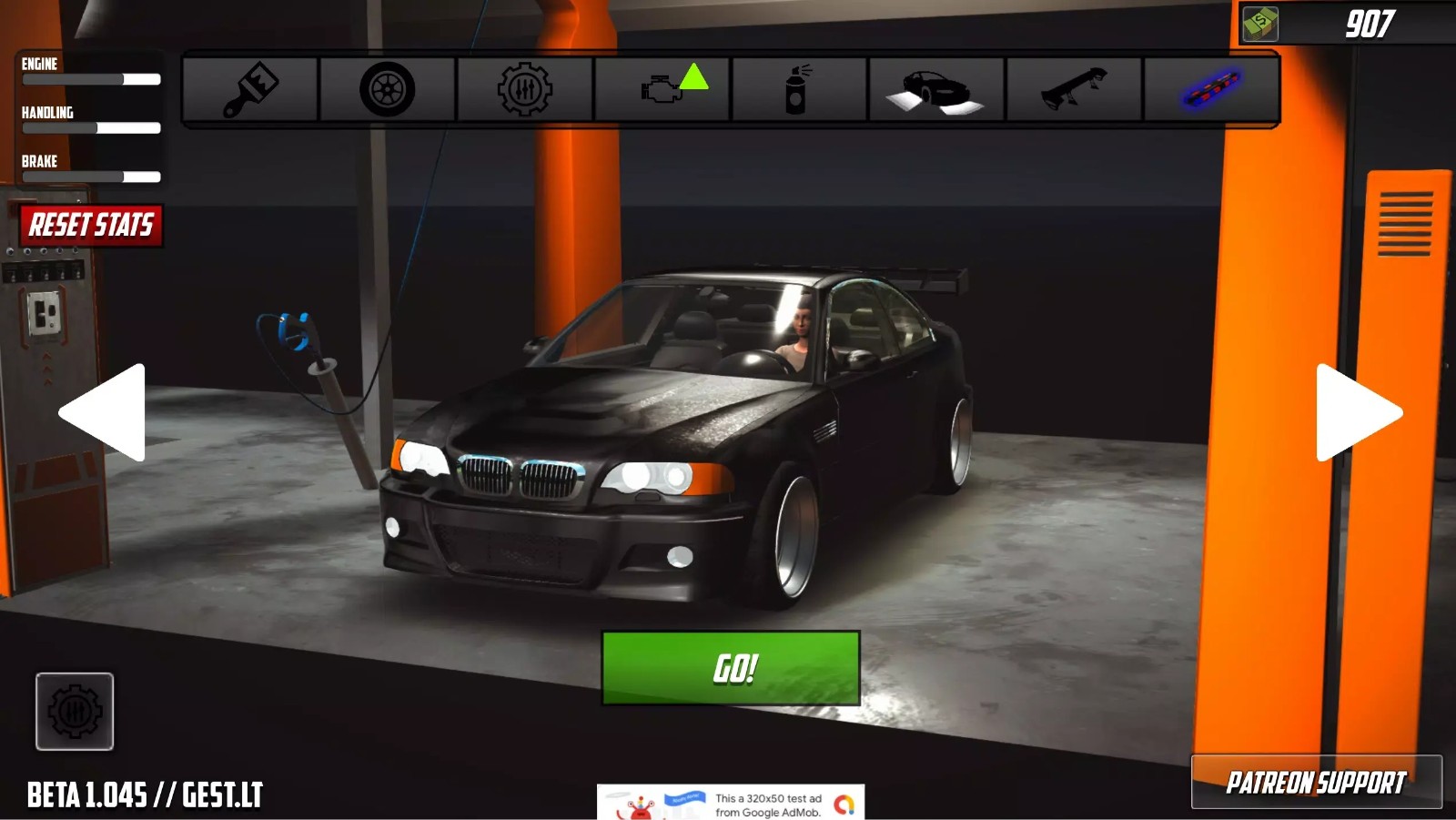Open the paint customization tab
This screenshot has height=820, width=1456.
point(250,90)
